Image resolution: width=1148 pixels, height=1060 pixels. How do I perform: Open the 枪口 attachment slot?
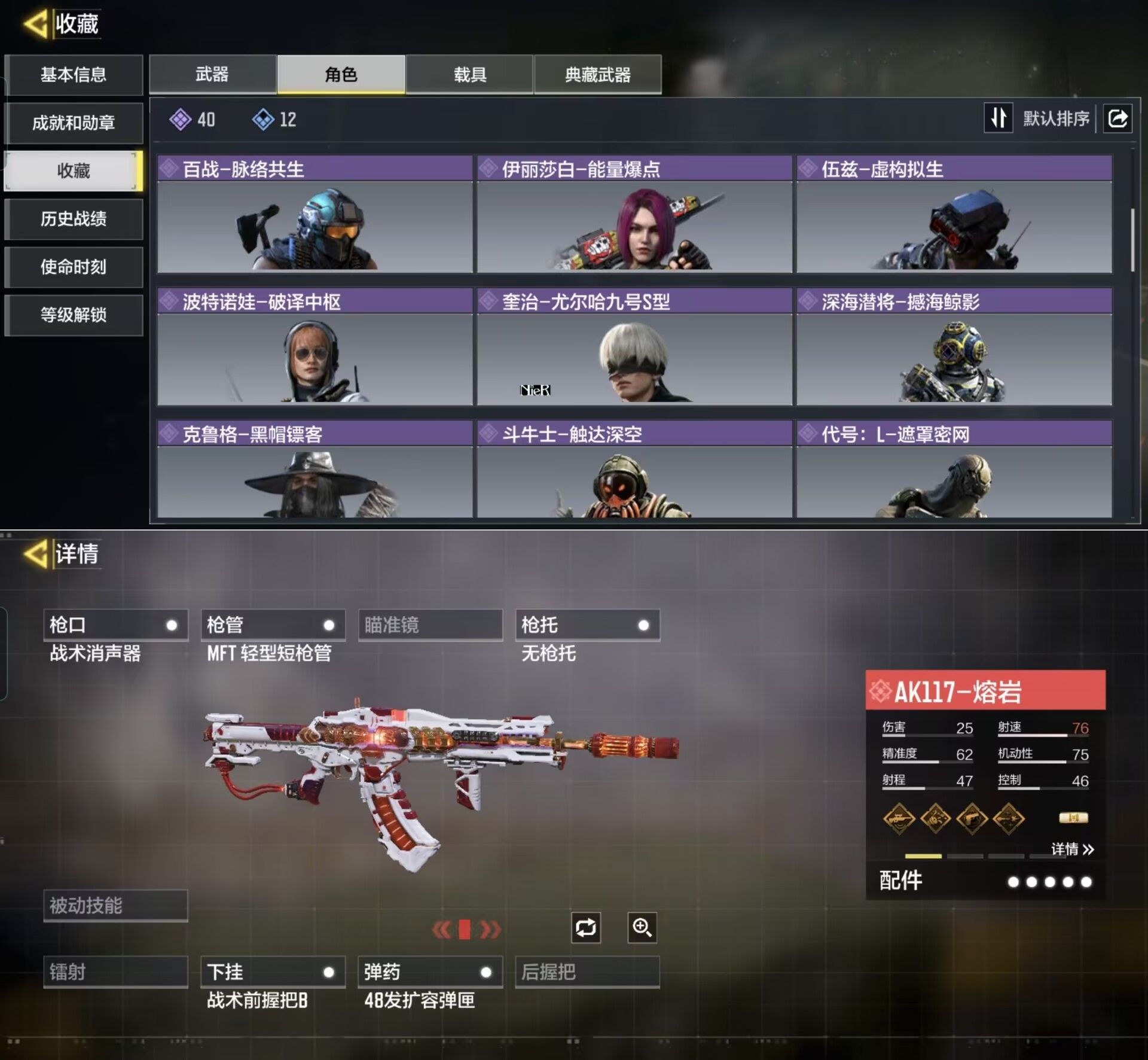click(115, 625)
